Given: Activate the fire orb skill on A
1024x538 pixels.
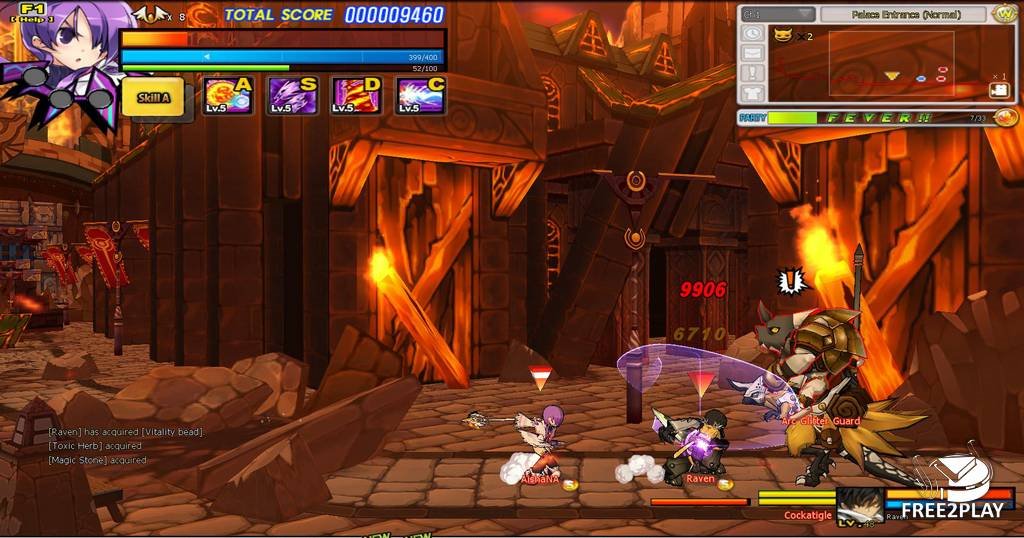Looking at the screenshot, I should click(x=227, y=96).
